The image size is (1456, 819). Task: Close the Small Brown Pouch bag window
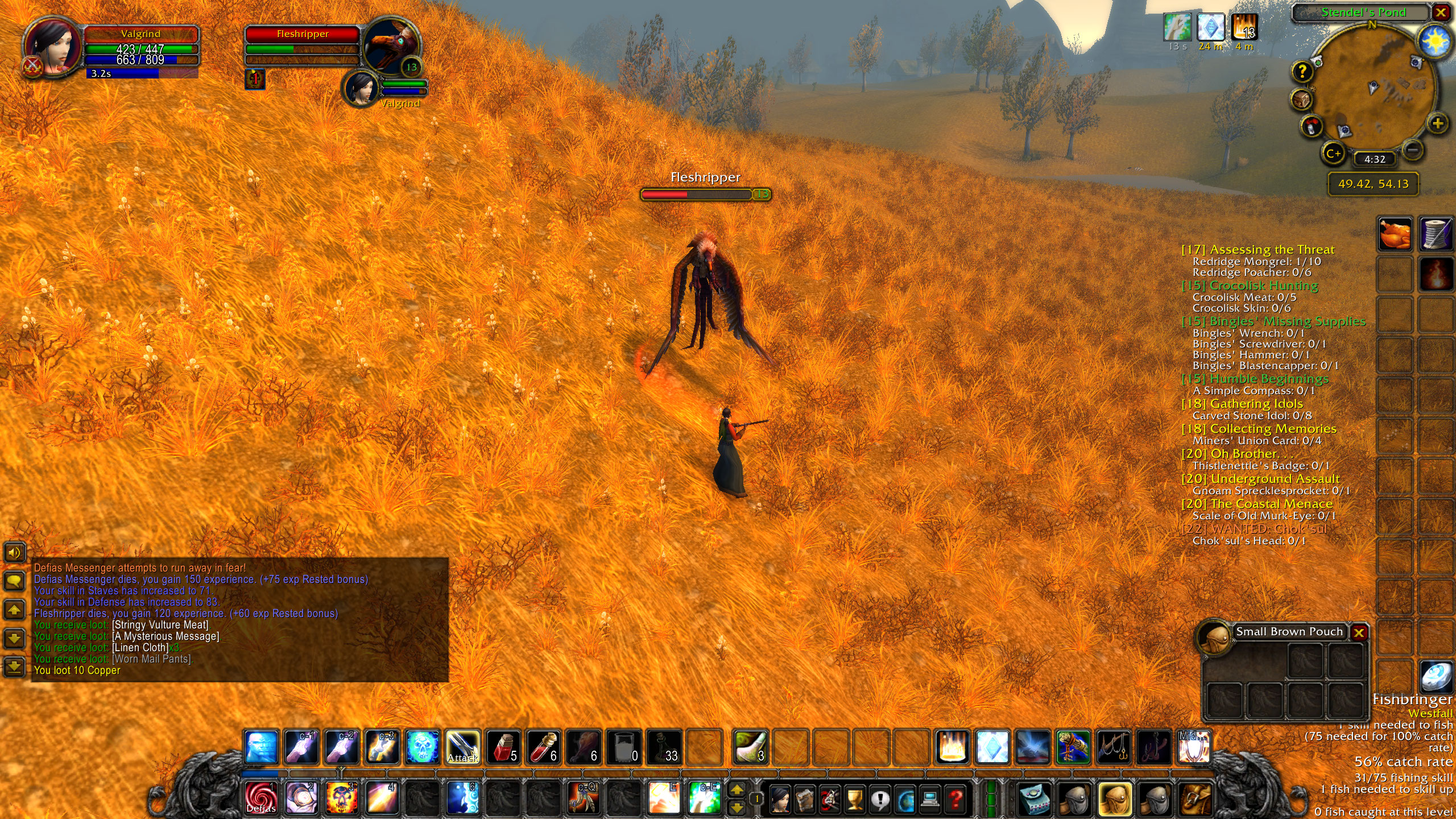point(1359,632)
